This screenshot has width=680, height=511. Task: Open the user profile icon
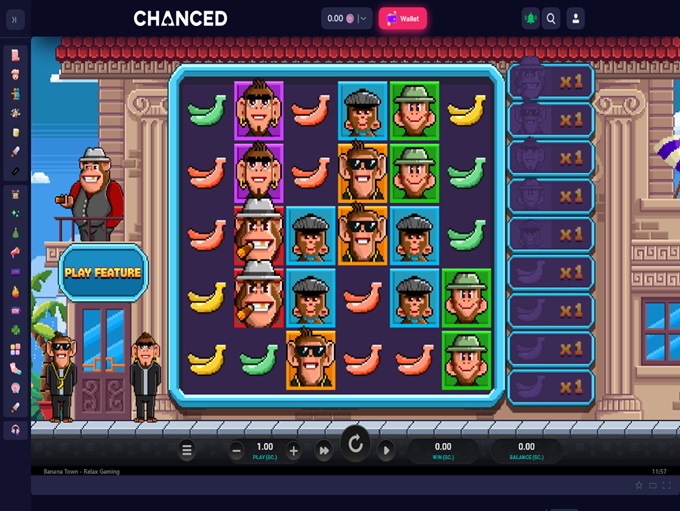[x=575, y=18]
